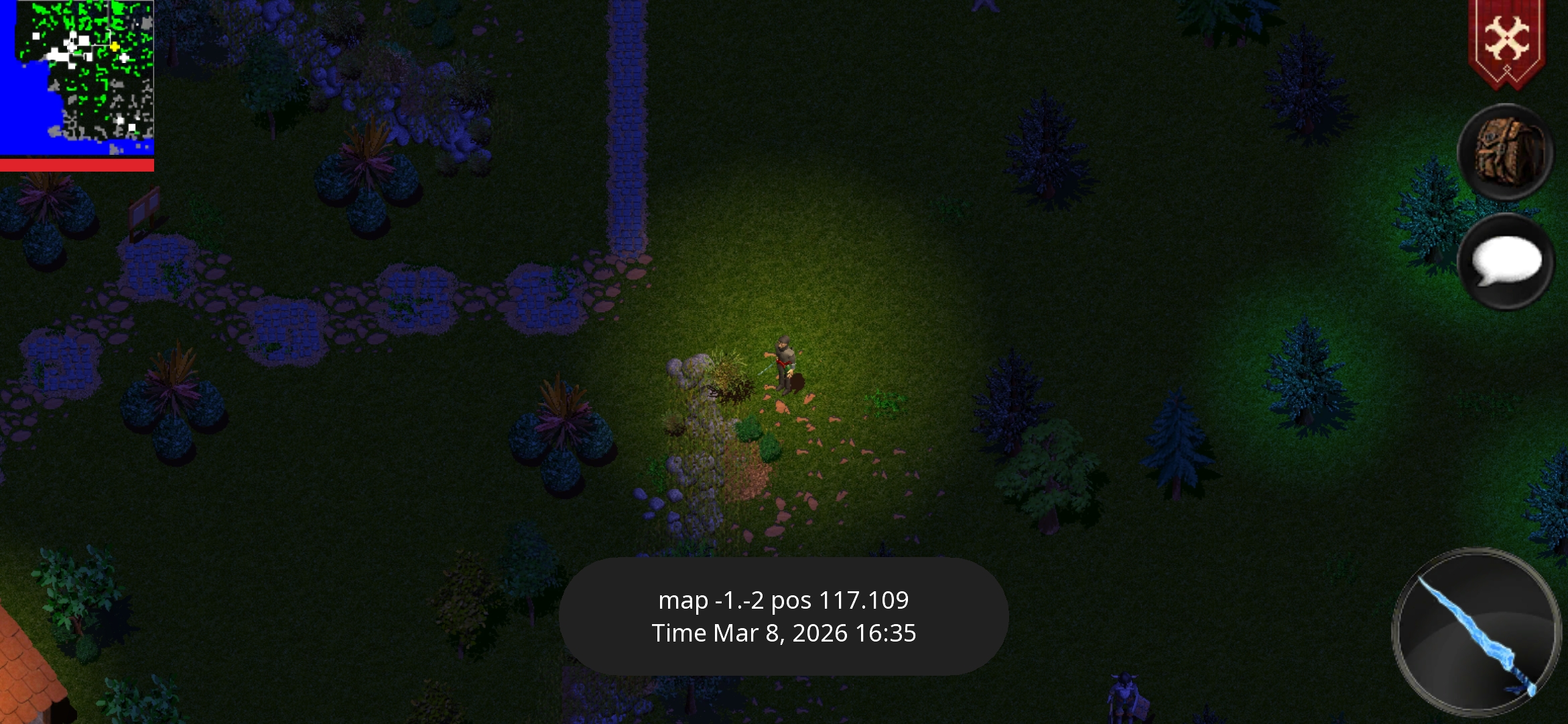
Task: Tap the panel showing map -1.-2 coordinates
Action: [x=784, y=601]
